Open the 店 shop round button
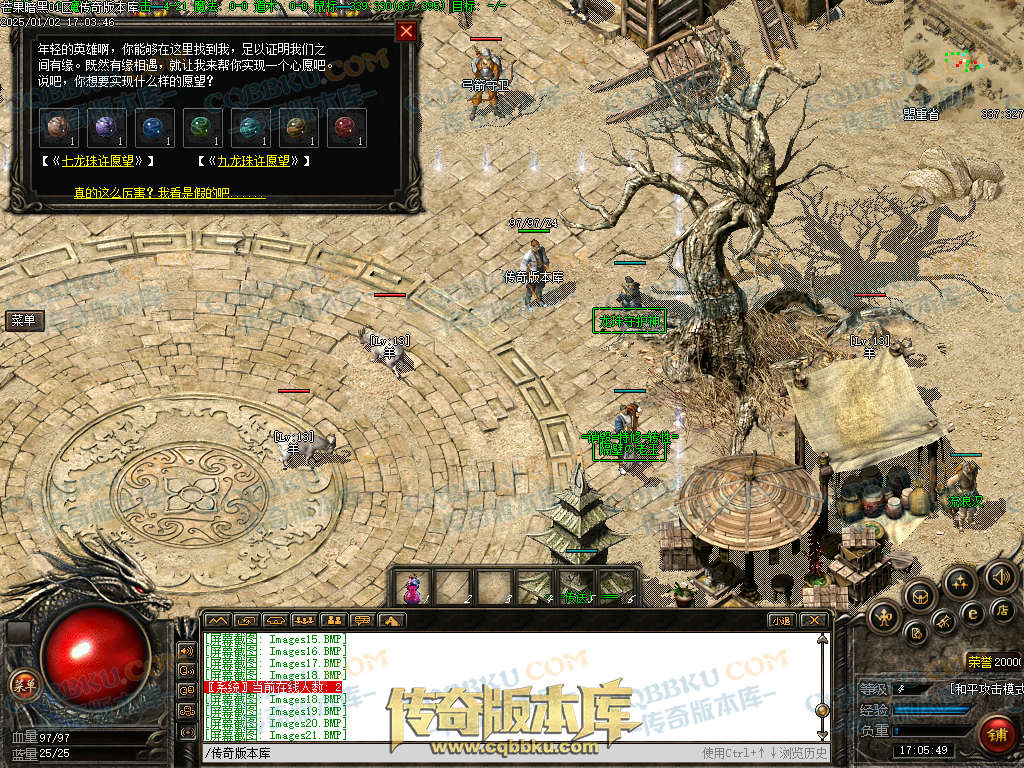Image resolution: width=1024 pixels, height=768 pixels. (x=1004, y=609)
